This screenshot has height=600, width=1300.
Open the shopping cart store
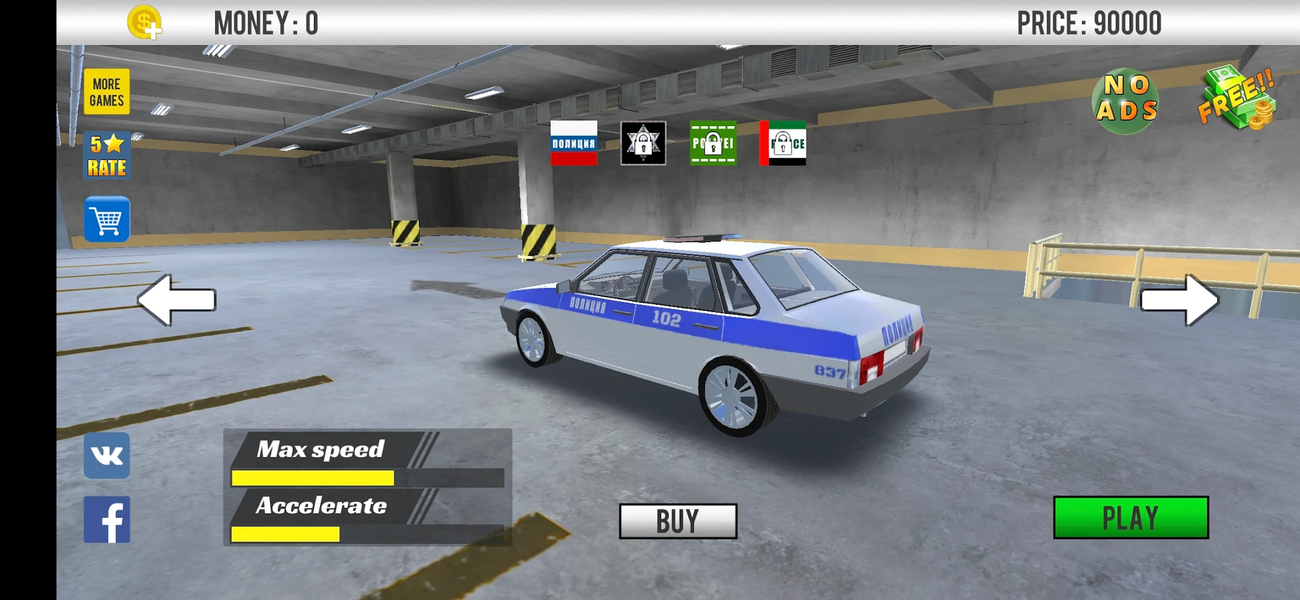(106, 219)
